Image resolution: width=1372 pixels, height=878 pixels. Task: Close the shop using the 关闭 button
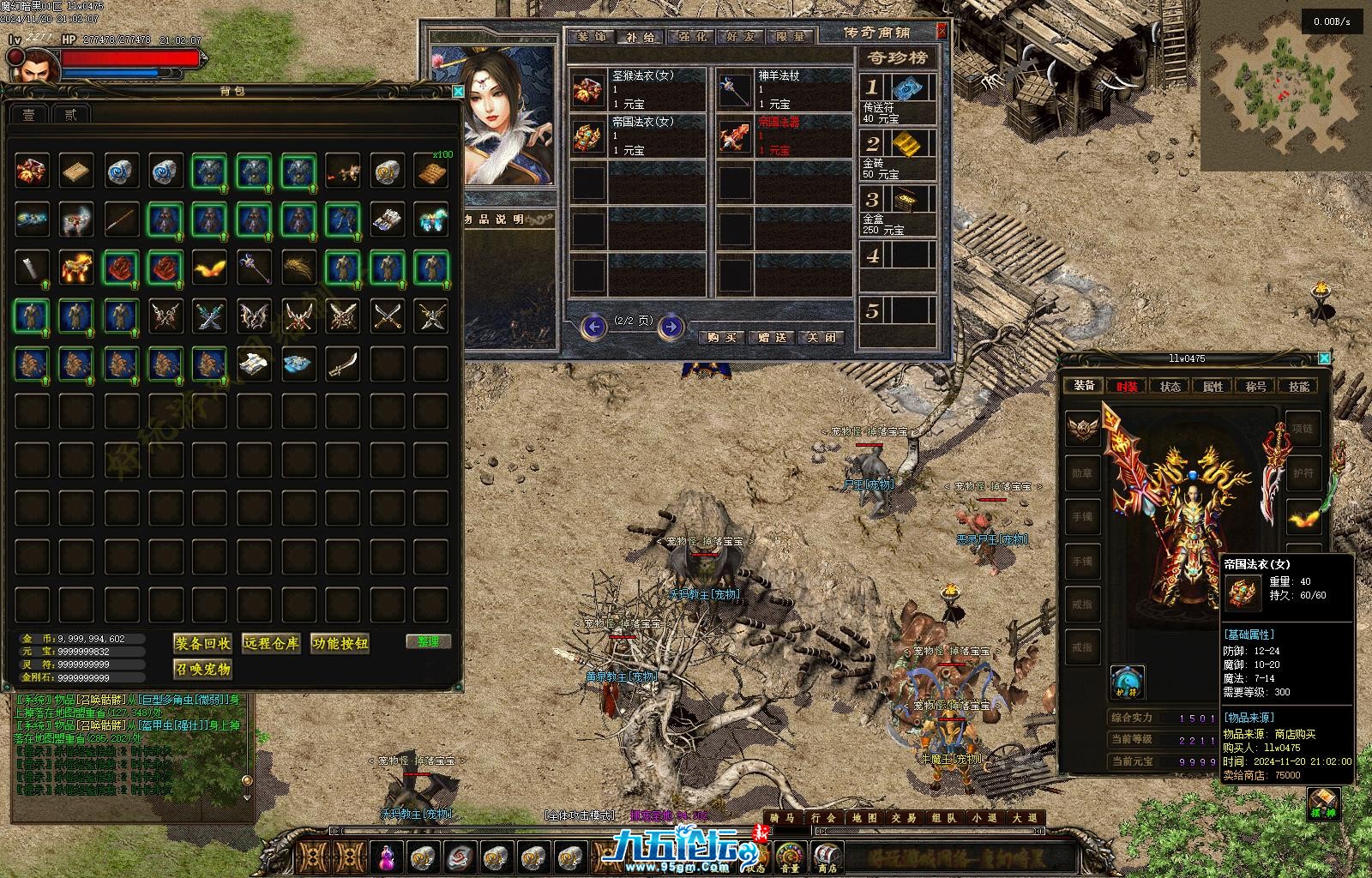pos(820,337)
